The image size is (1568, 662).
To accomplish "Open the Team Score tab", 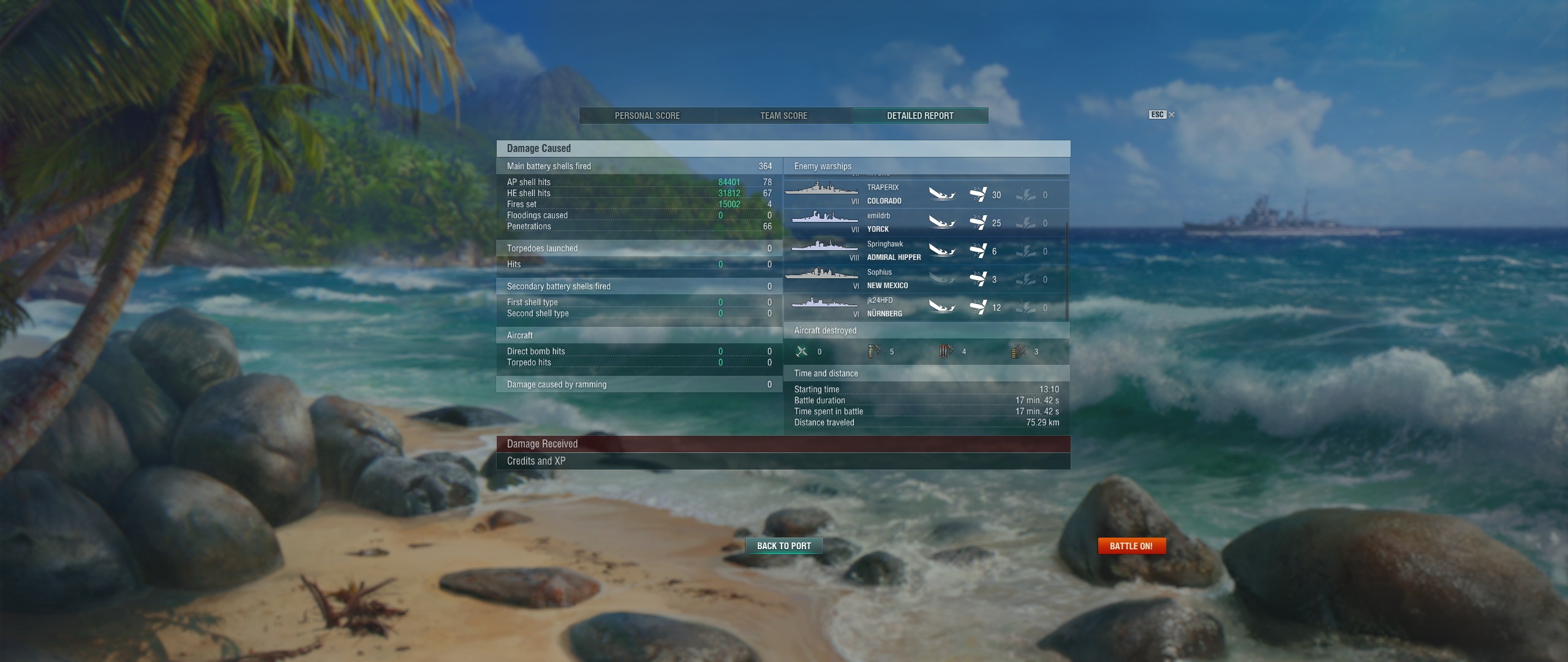I will [783, 116].
